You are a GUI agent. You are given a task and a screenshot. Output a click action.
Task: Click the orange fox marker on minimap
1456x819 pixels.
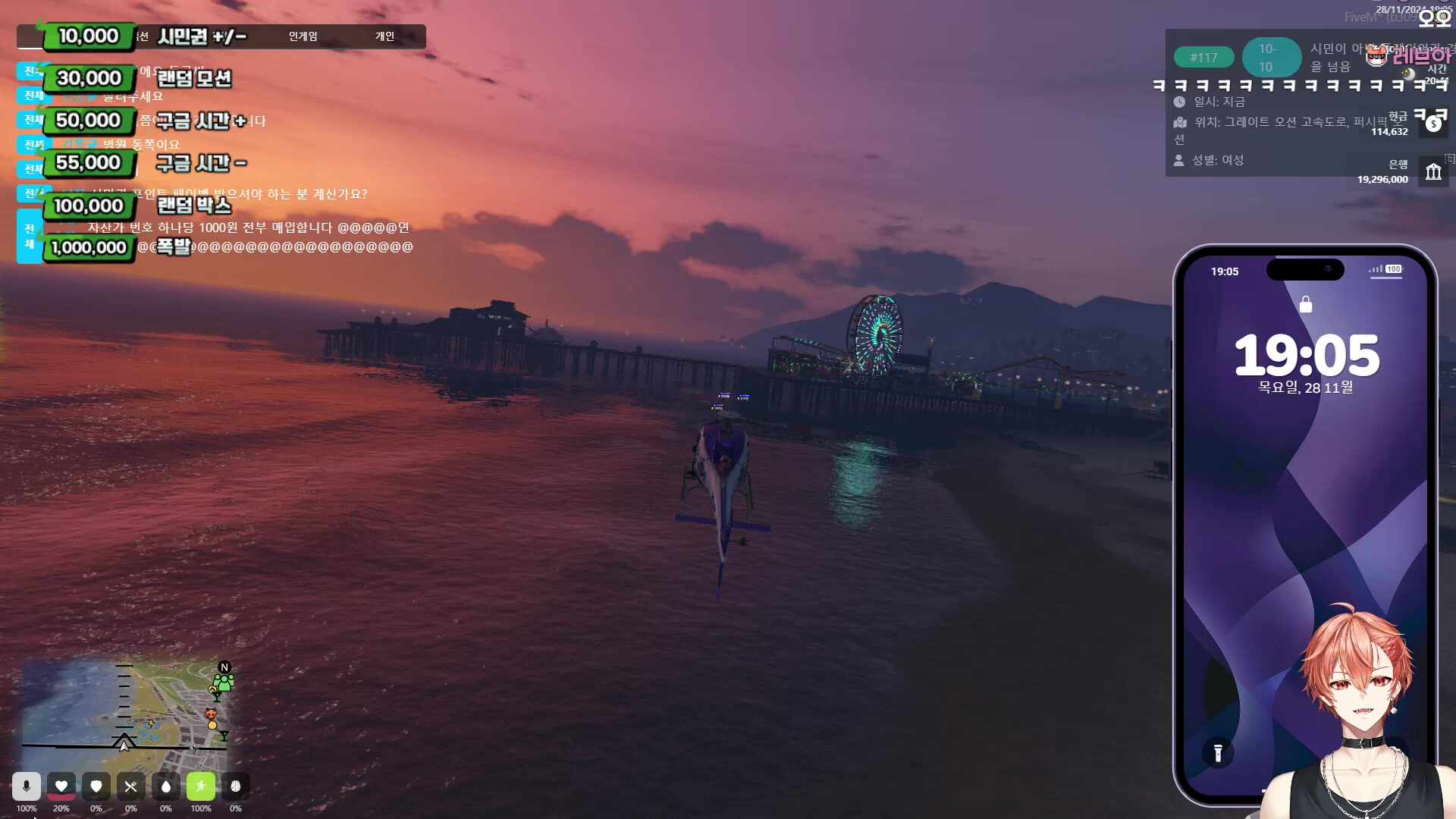(212, 714)
